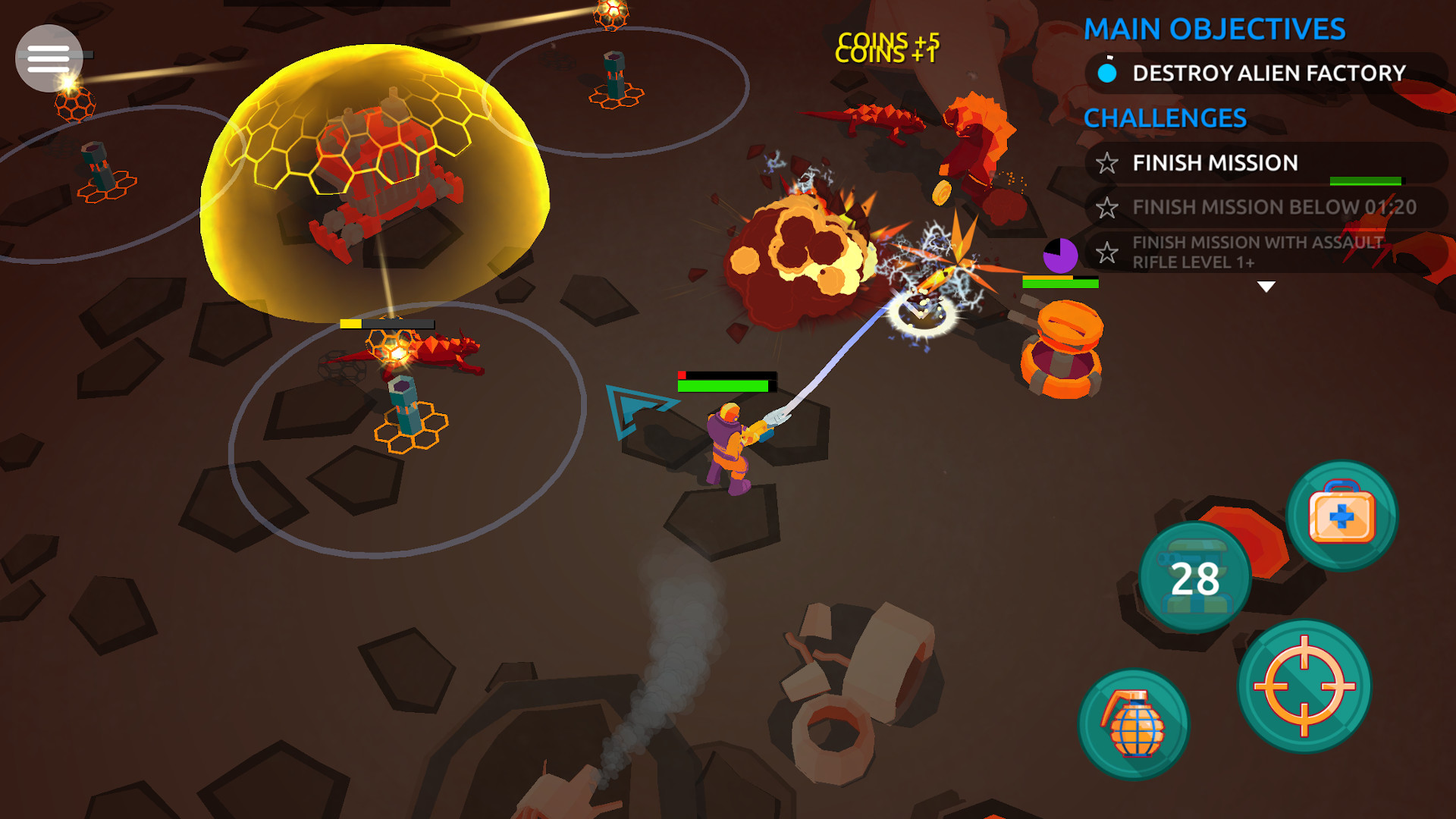
Task: Toggle the FINISH MISSION challenge star
Action: point(1108,162)
